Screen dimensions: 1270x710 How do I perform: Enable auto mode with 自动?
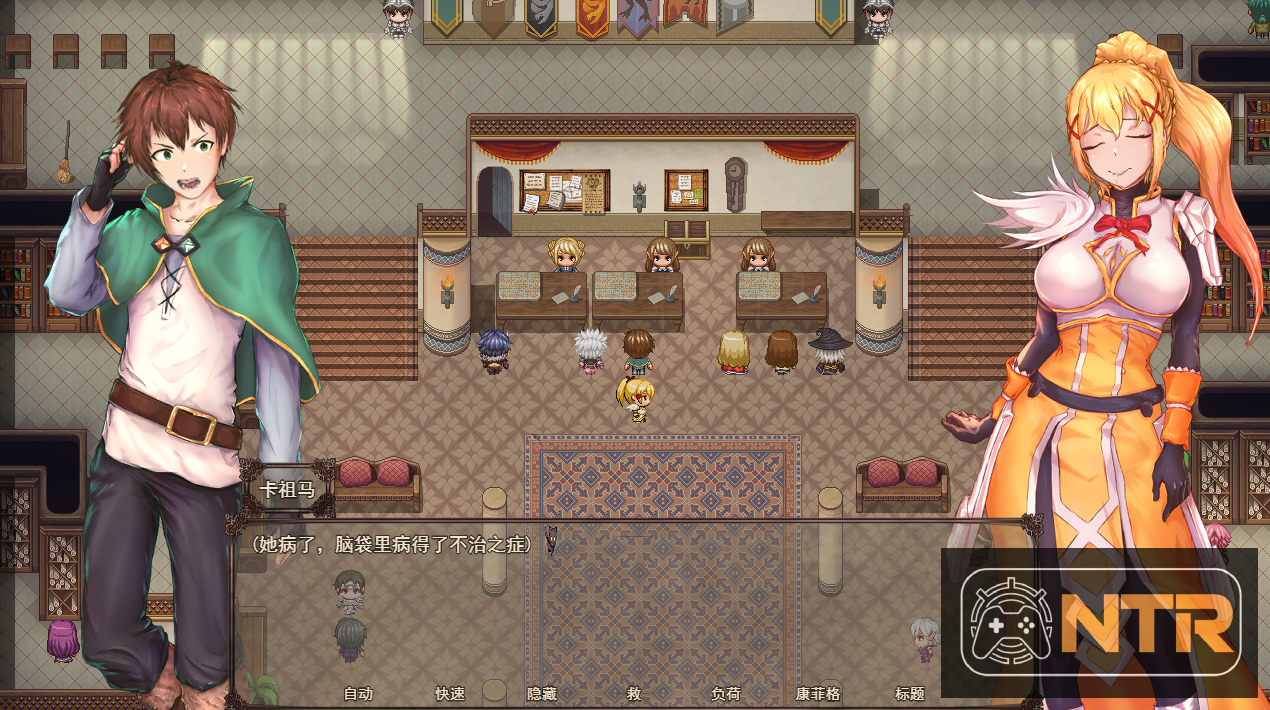(358, 693)
